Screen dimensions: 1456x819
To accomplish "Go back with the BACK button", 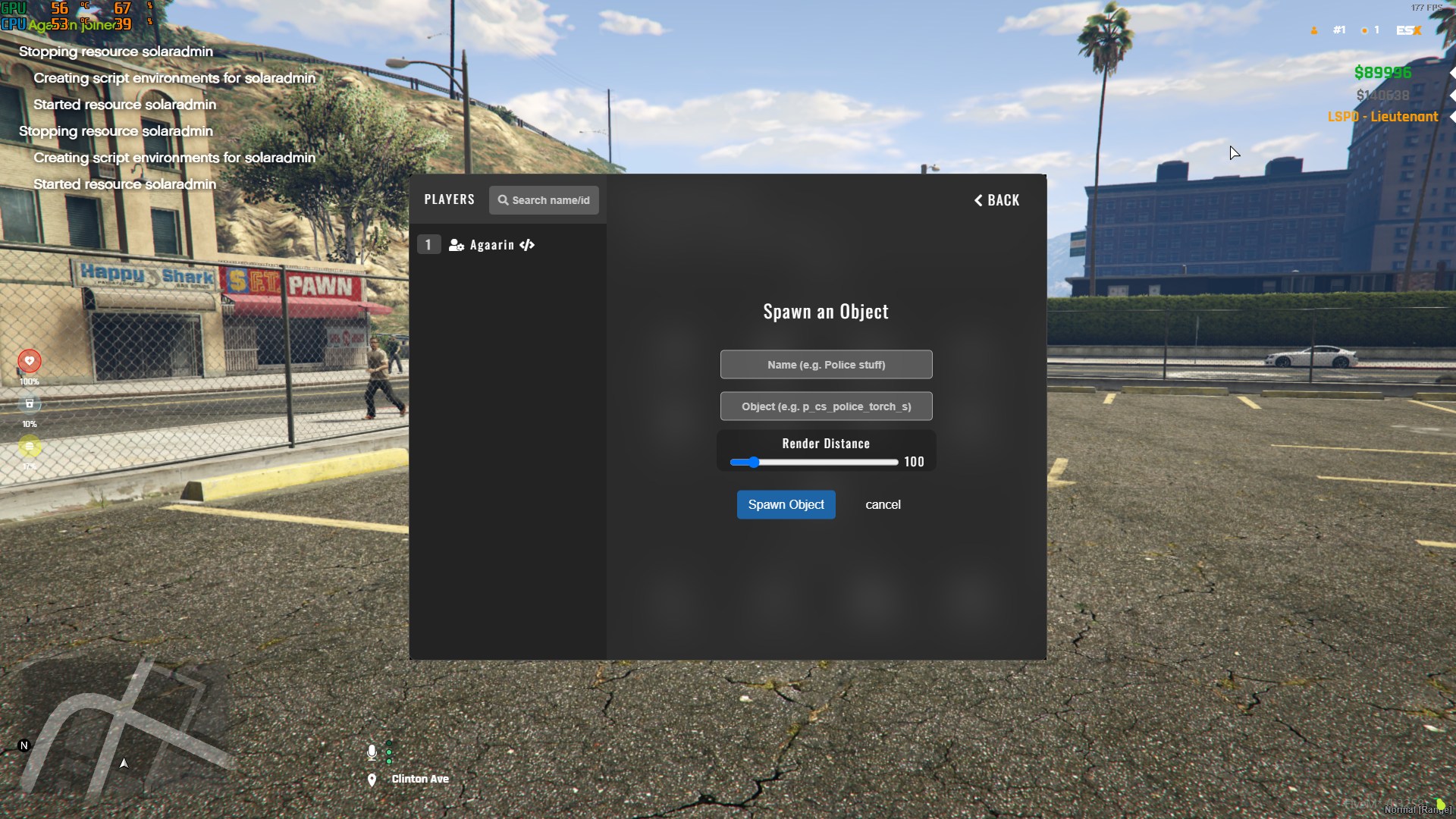I will point(996,200).
